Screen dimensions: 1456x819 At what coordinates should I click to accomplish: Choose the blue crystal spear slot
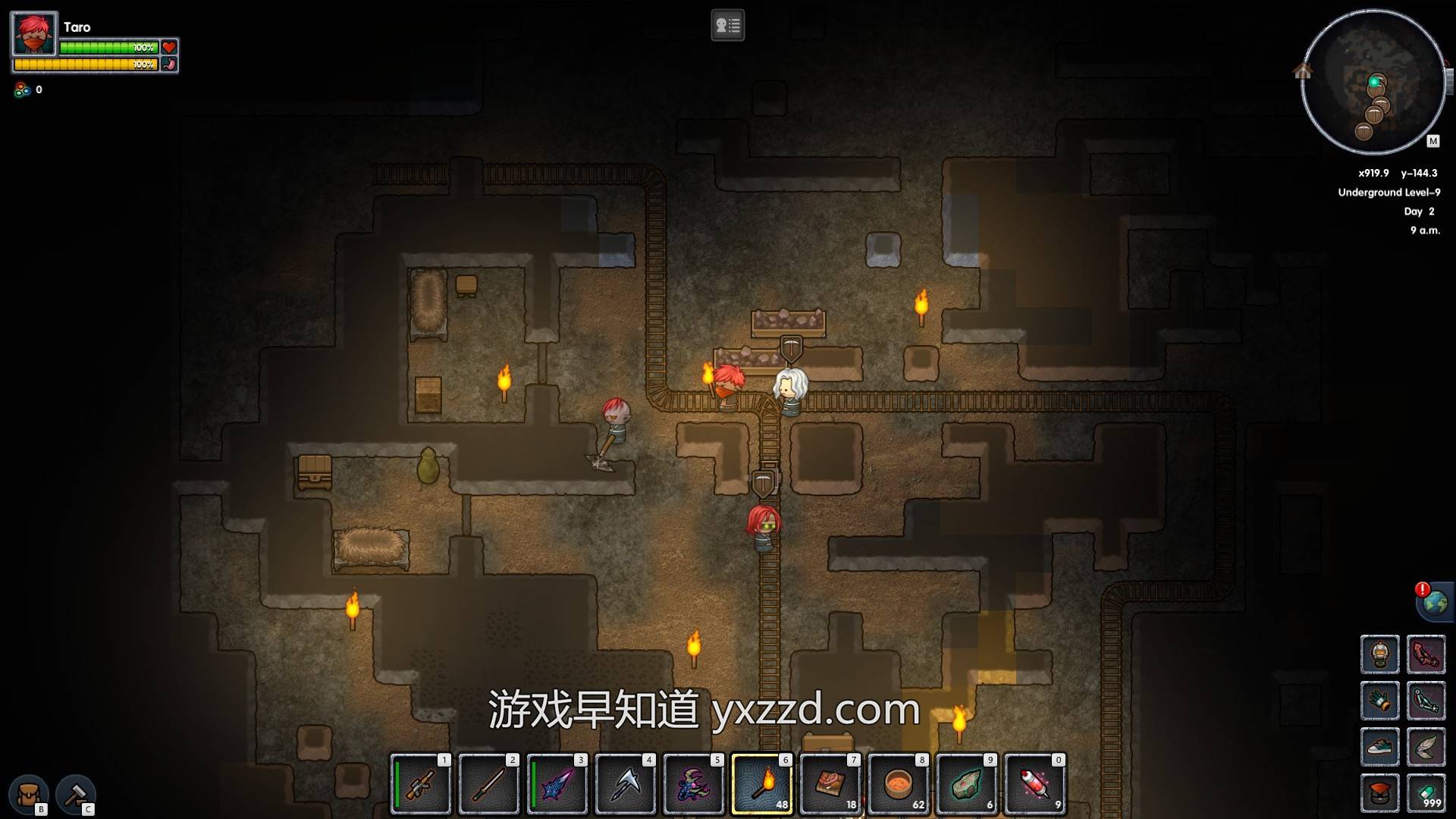(557, 784)
